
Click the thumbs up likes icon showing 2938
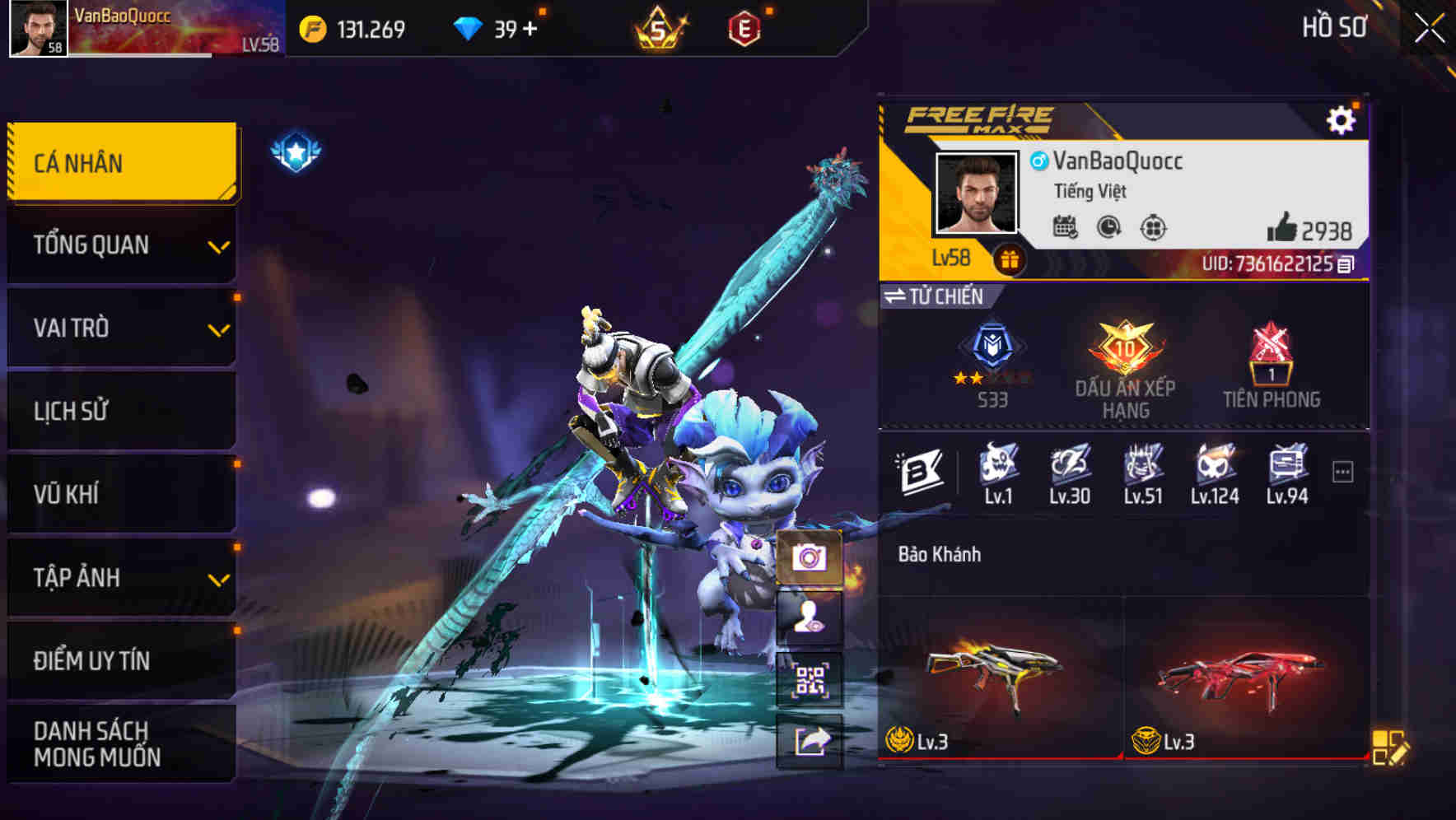coord(1285,229)
